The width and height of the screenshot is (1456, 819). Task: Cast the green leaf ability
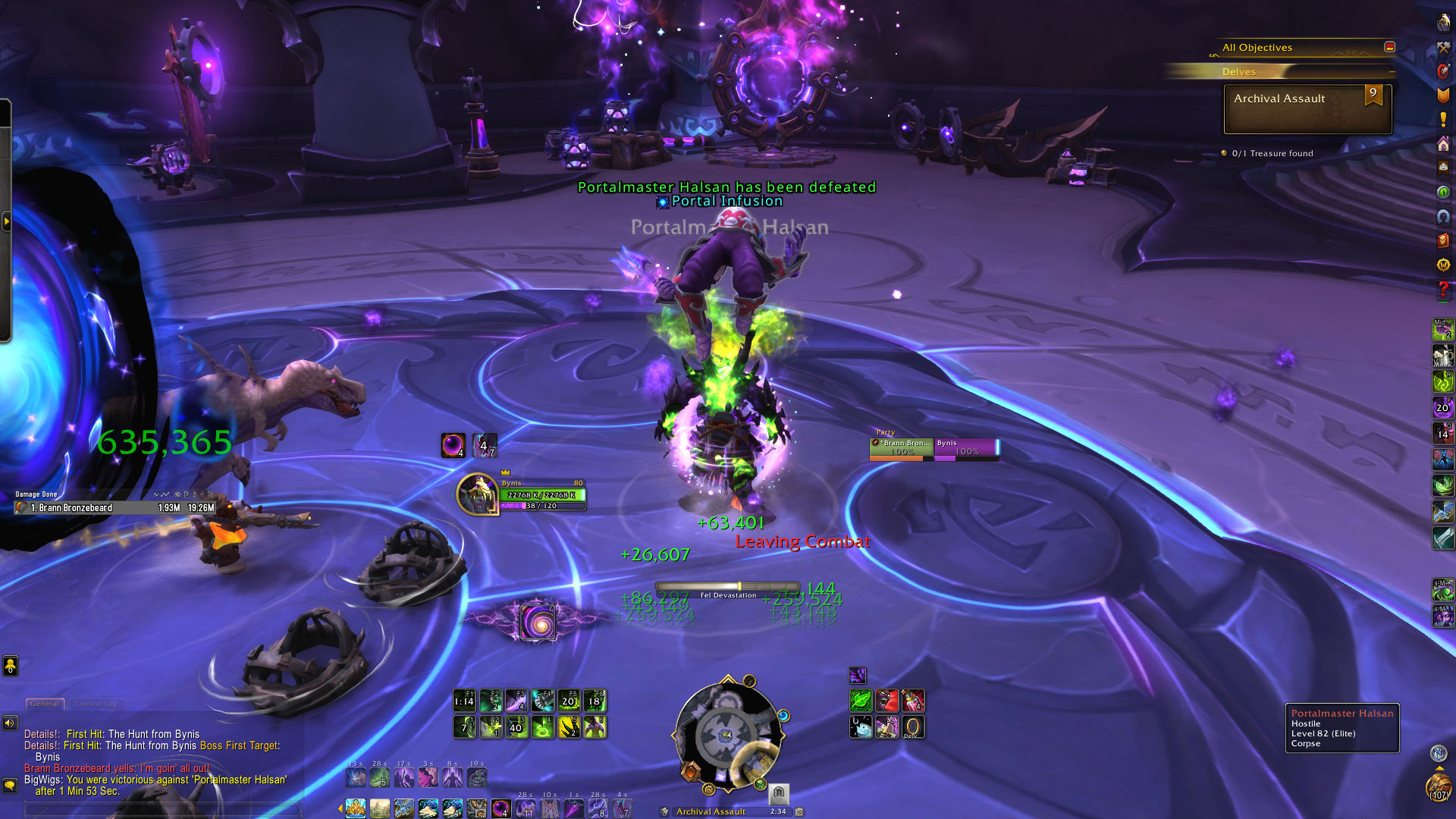861,701
